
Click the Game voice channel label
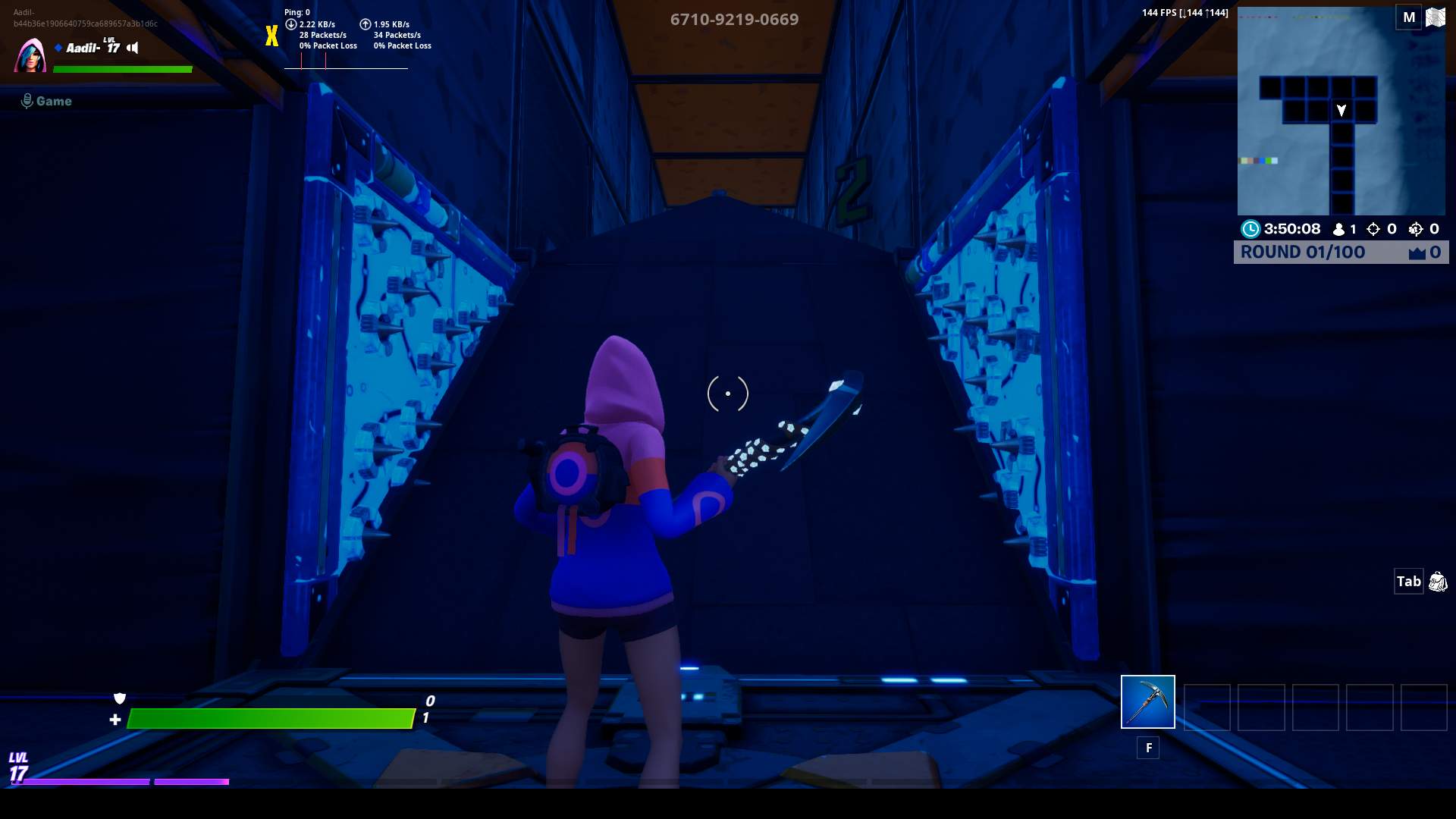click(x=53, y=100)
